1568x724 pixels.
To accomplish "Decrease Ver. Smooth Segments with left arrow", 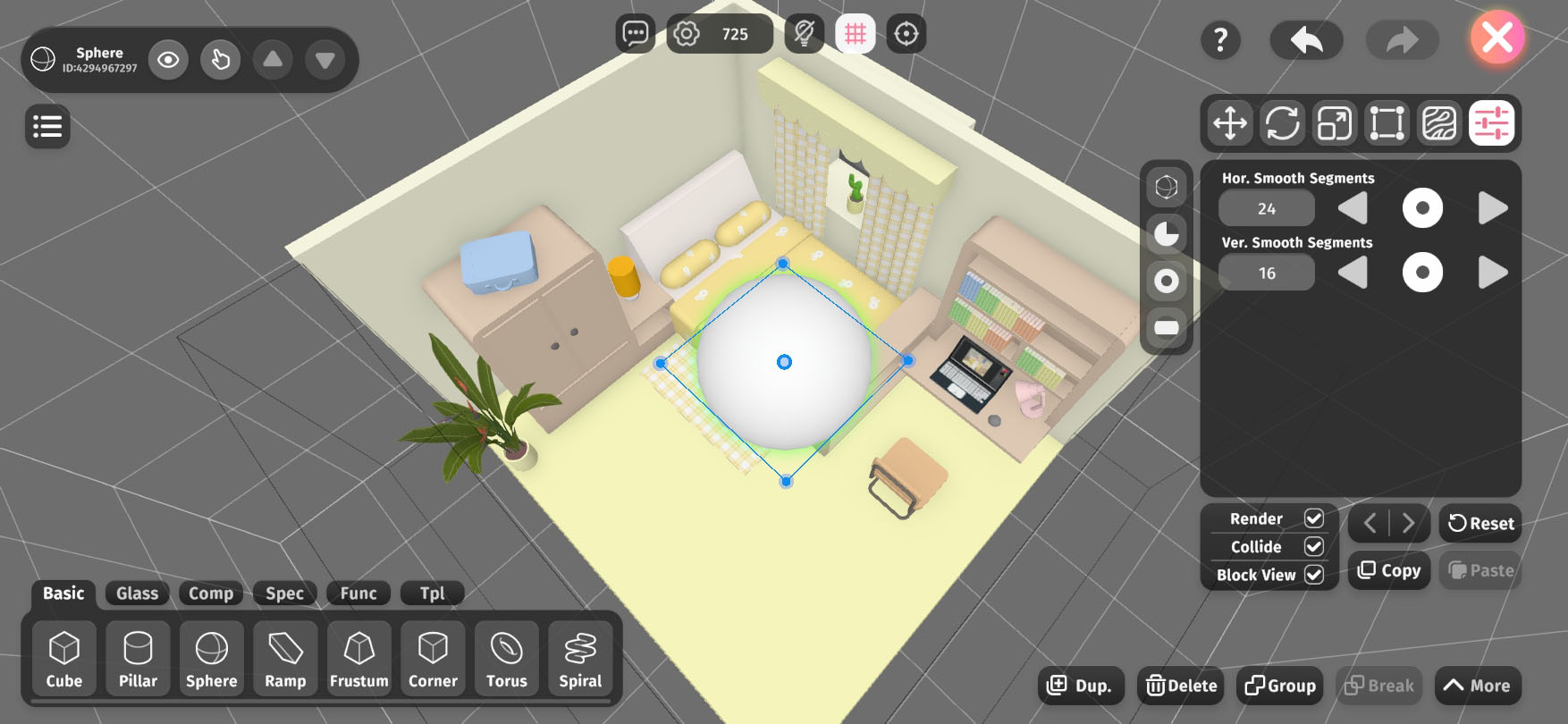I will pos(1353,273).
